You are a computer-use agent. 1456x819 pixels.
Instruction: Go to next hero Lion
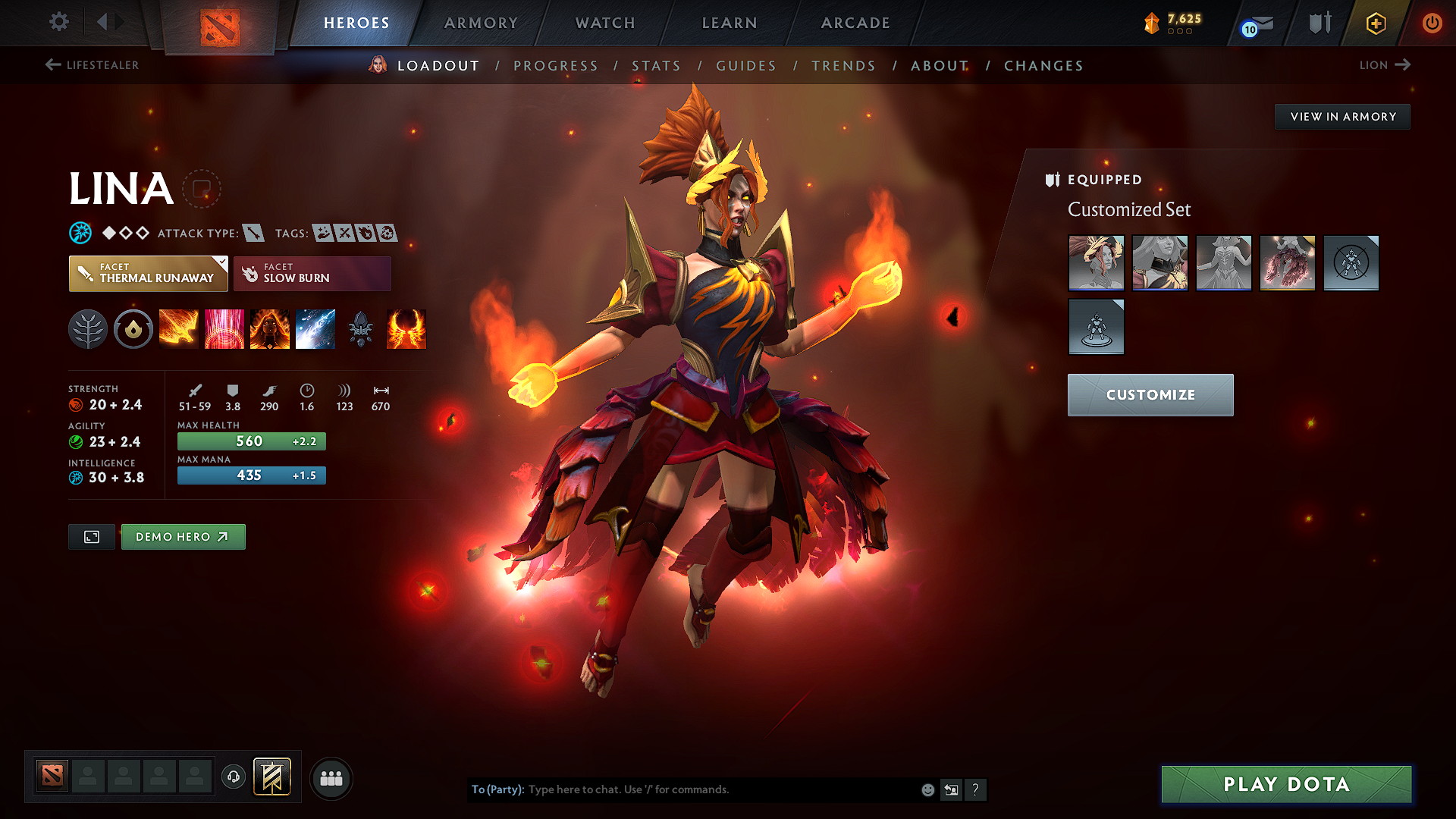coord(1384,65)
